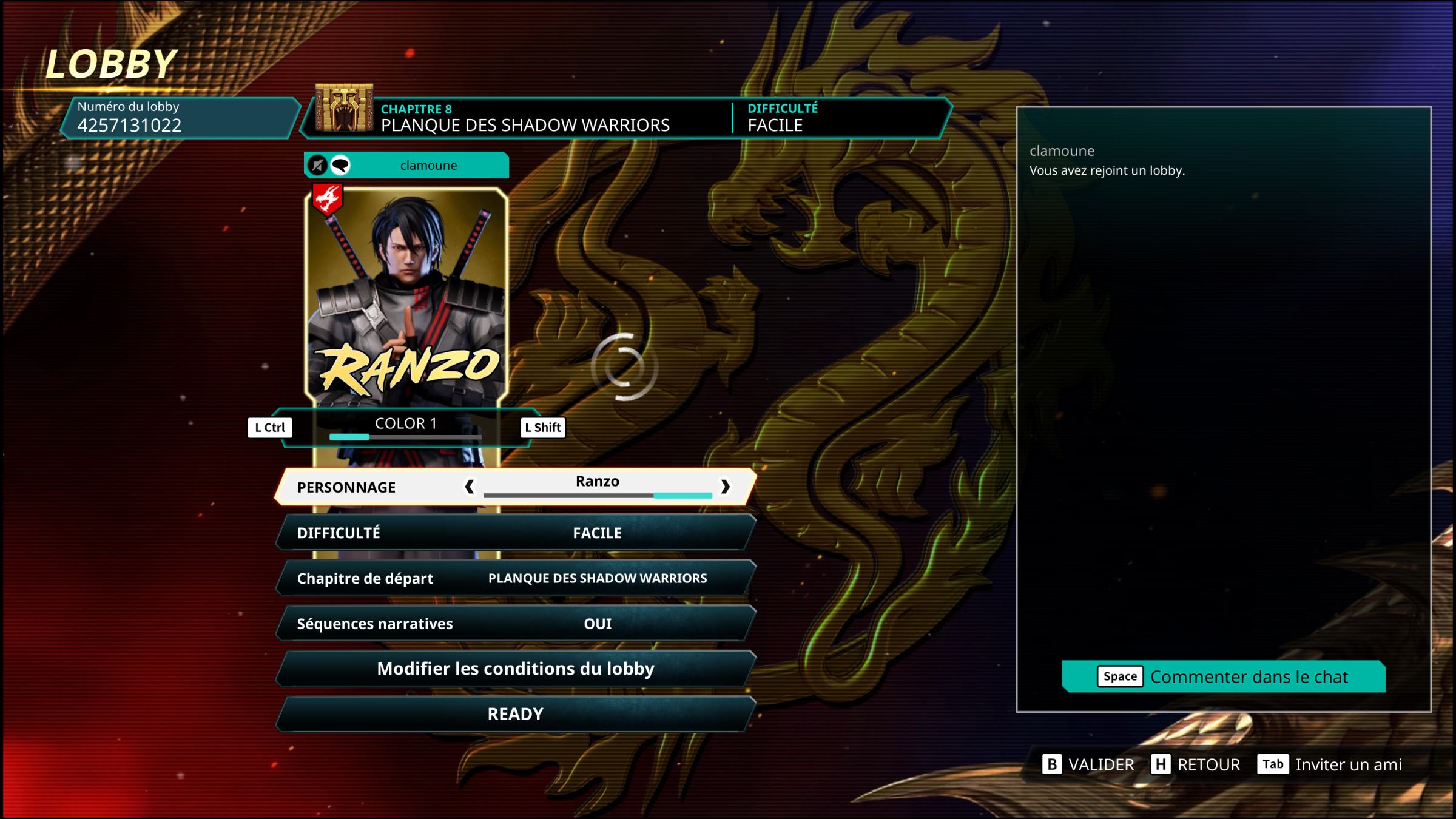Screen dimensions: 1456x819
Task: Click the muted microphone icon by clamoune
Action: pyautogui.click(x=317, y=165)
